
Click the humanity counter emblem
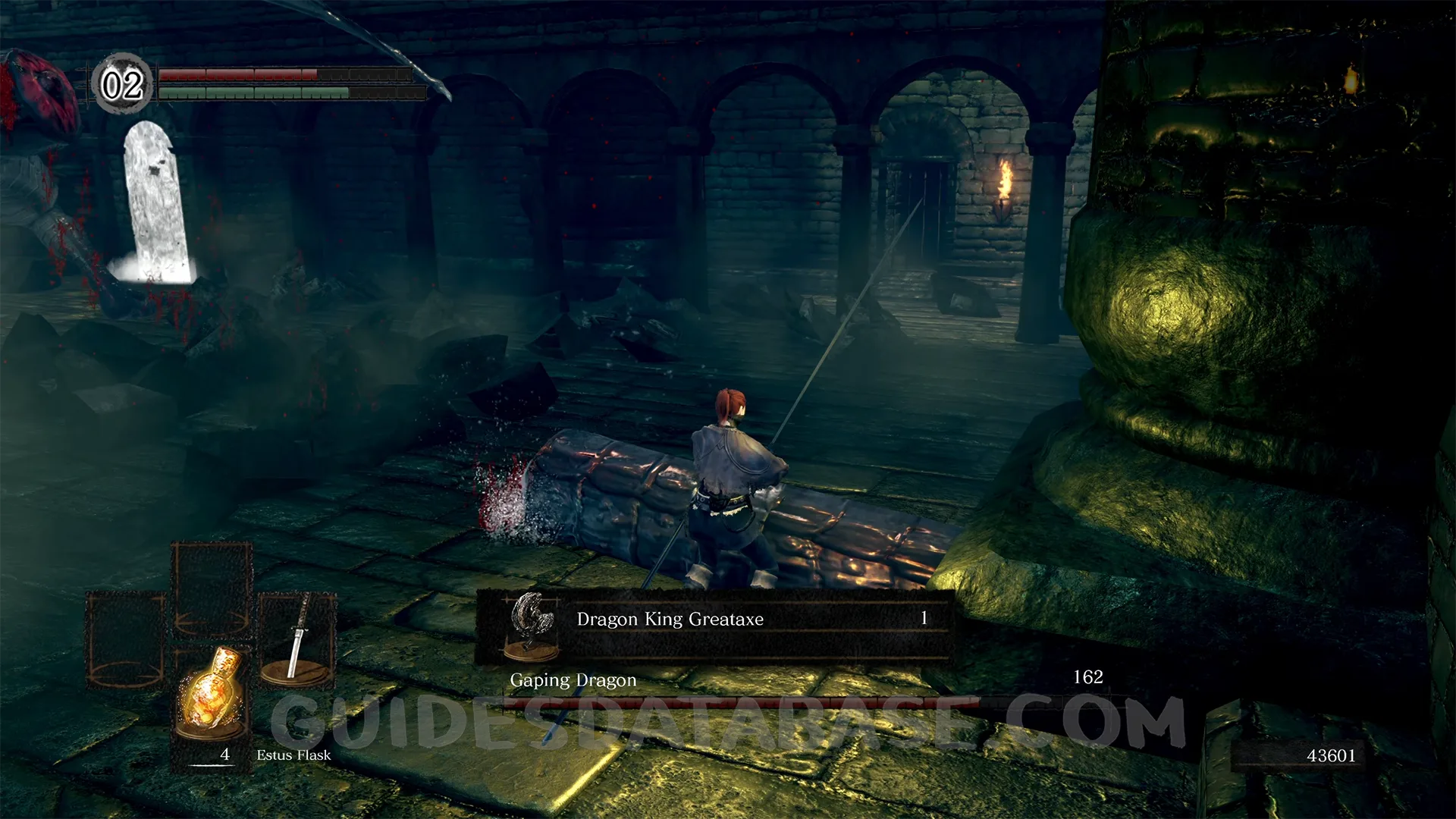click(x=122, y=84)
